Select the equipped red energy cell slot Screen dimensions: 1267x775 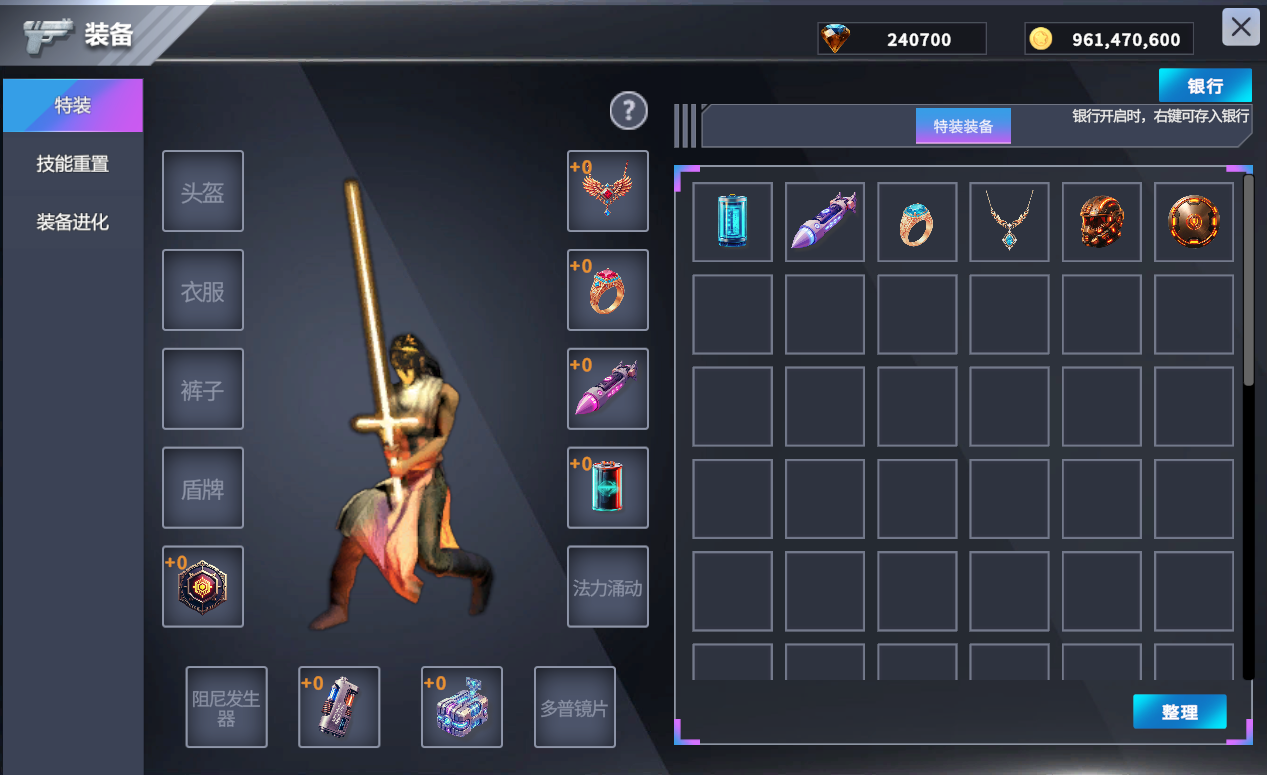click(x=608, y=488)
